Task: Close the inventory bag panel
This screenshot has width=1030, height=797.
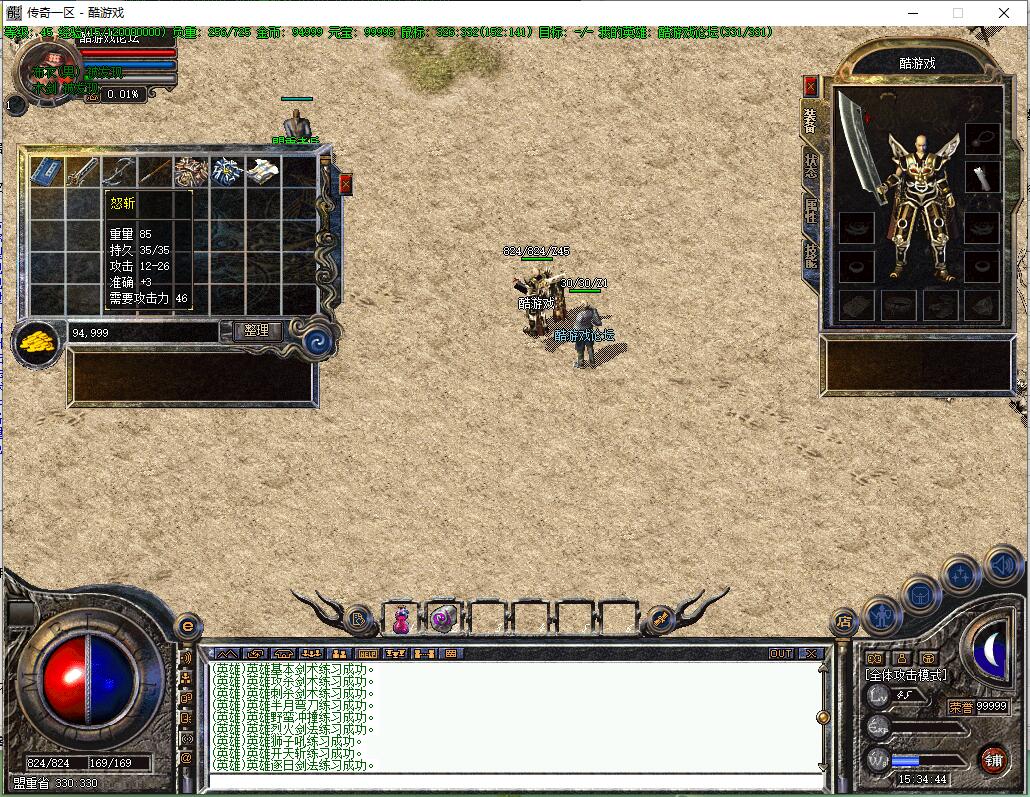Action: (346, 184)
